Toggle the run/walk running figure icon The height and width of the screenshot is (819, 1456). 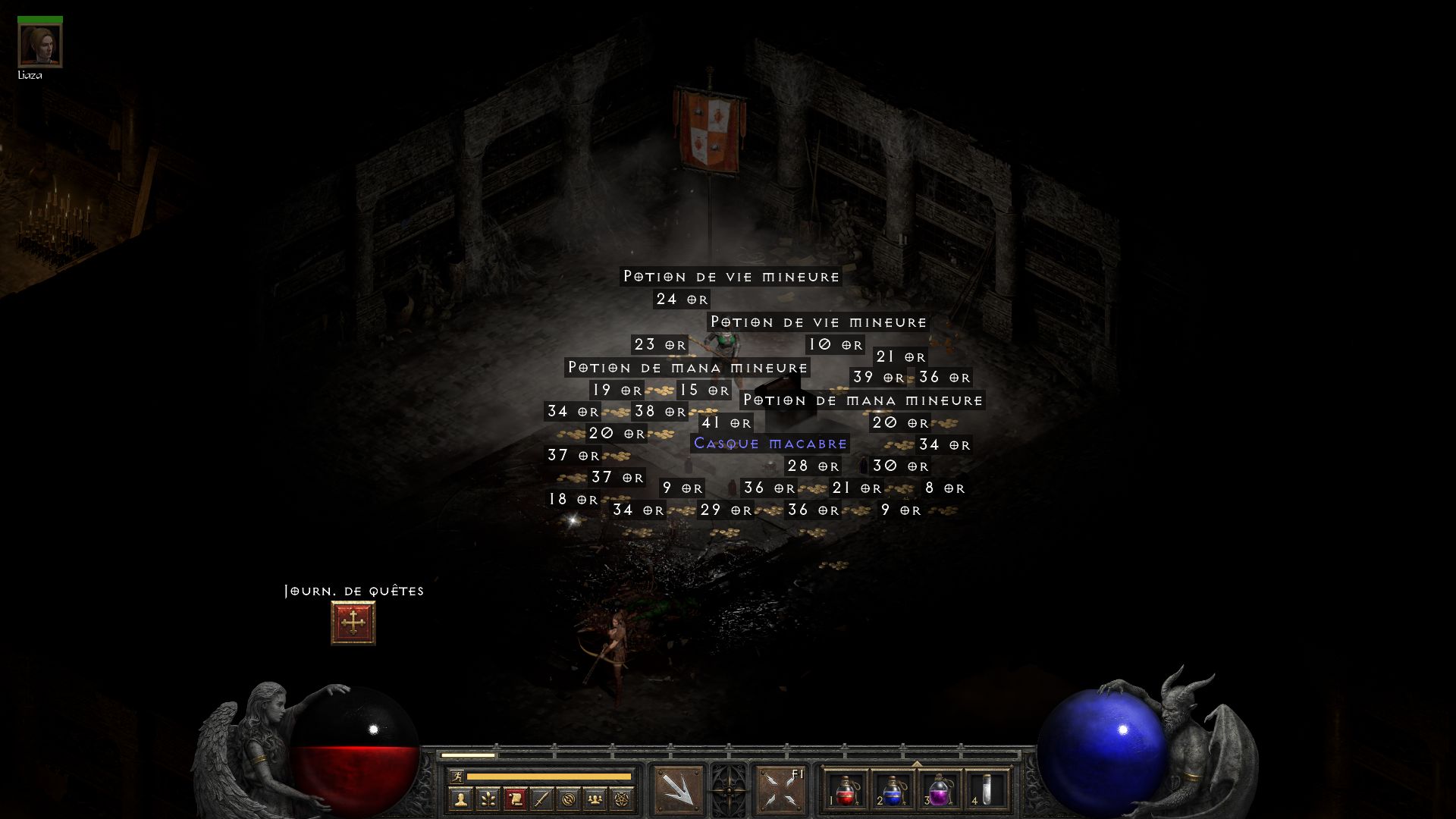tap(456, 776)
